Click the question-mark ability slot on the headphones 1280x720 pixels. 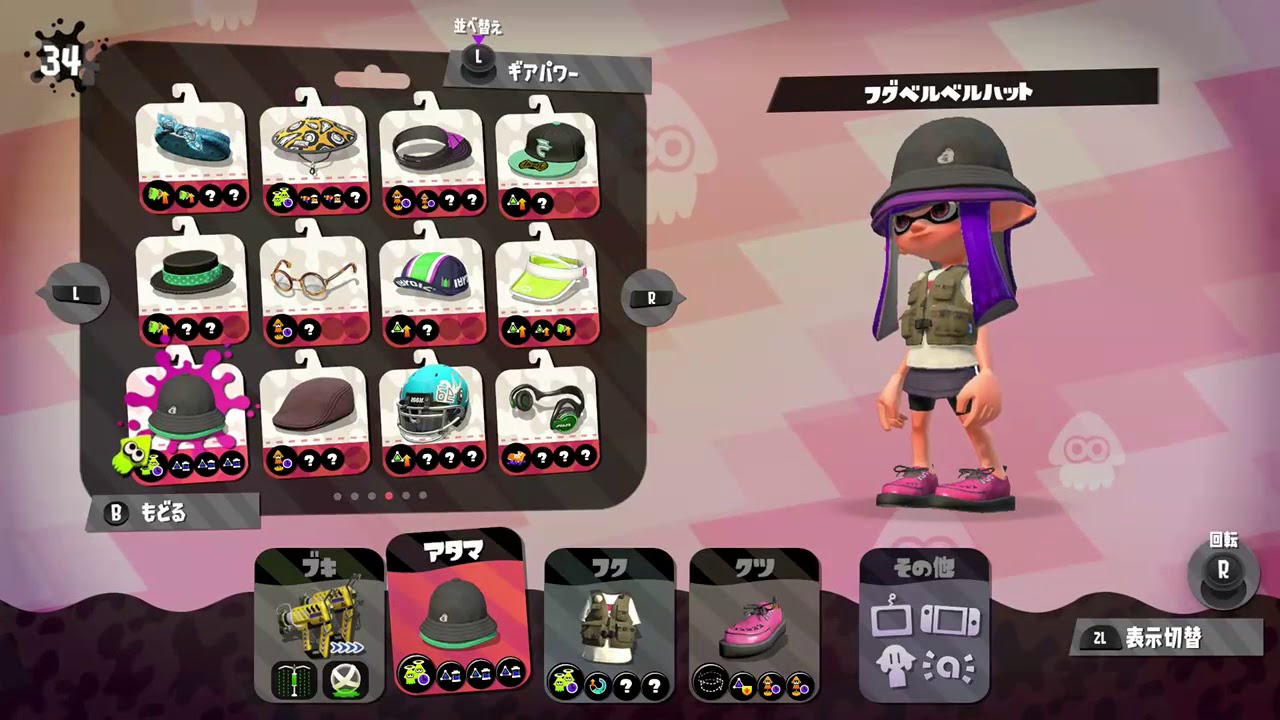[545, 457]
